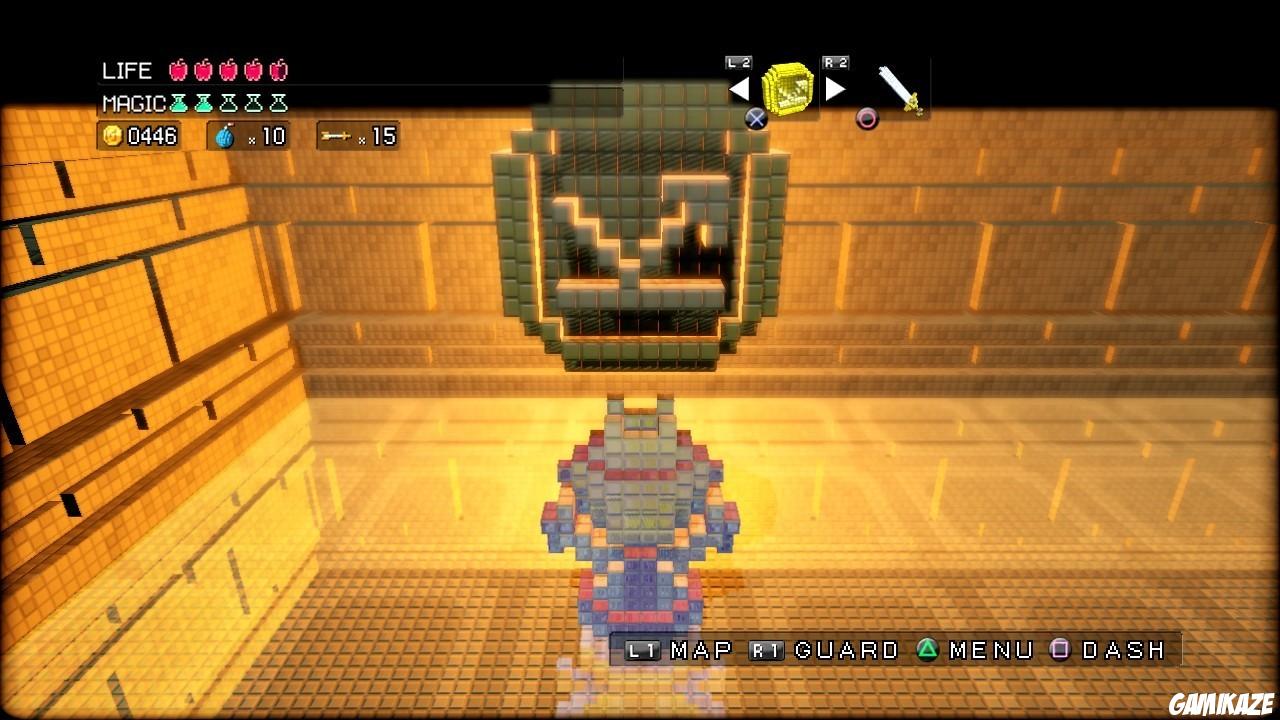Screen dimensions: 1280x720
Task: Click the gold coin icon beside 0446
Action: coord(115,136)
